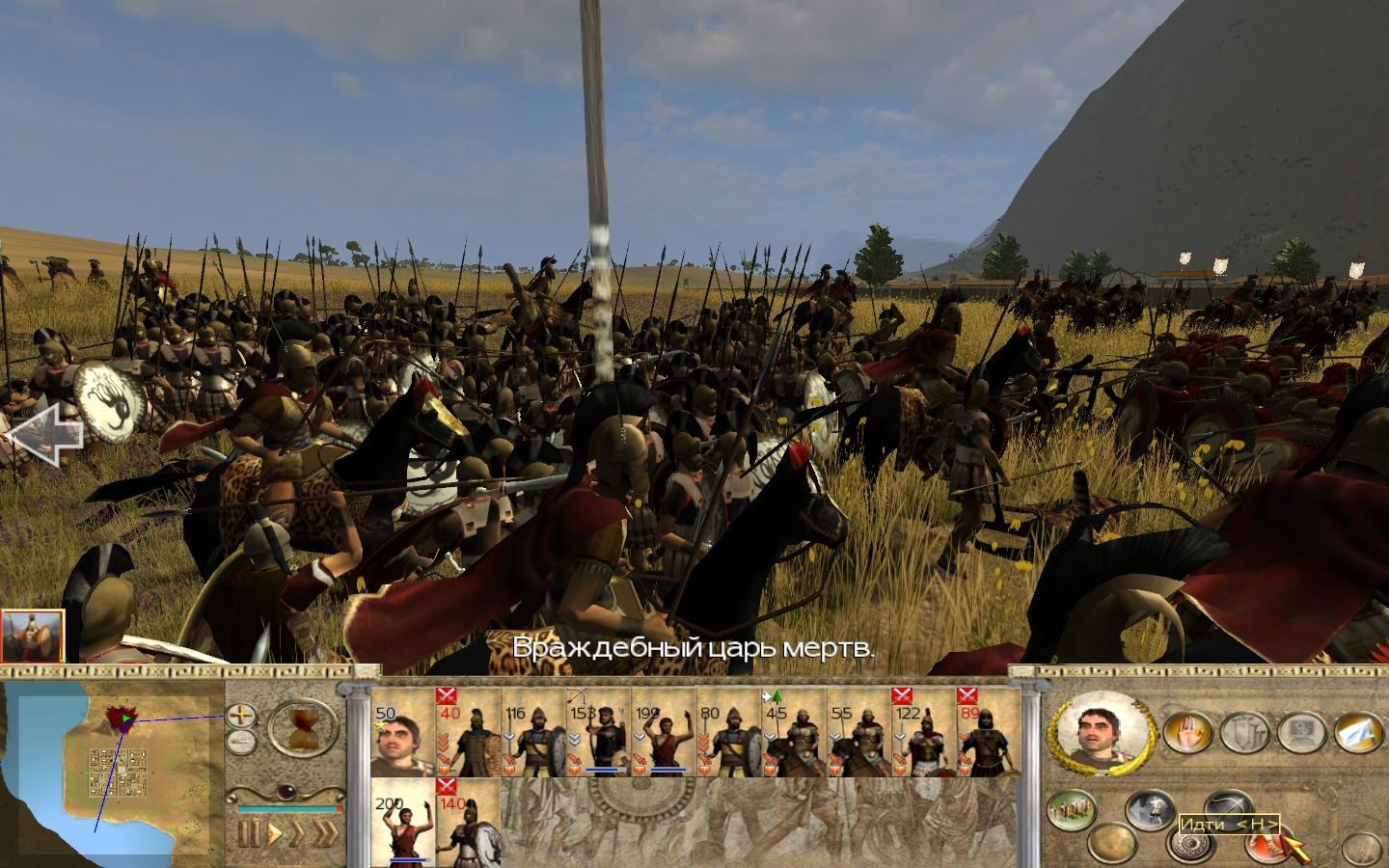The image size is (1389, 868).
Task: Click the selected unit portrait above the minimap
Action: click(x=32, y=635)
